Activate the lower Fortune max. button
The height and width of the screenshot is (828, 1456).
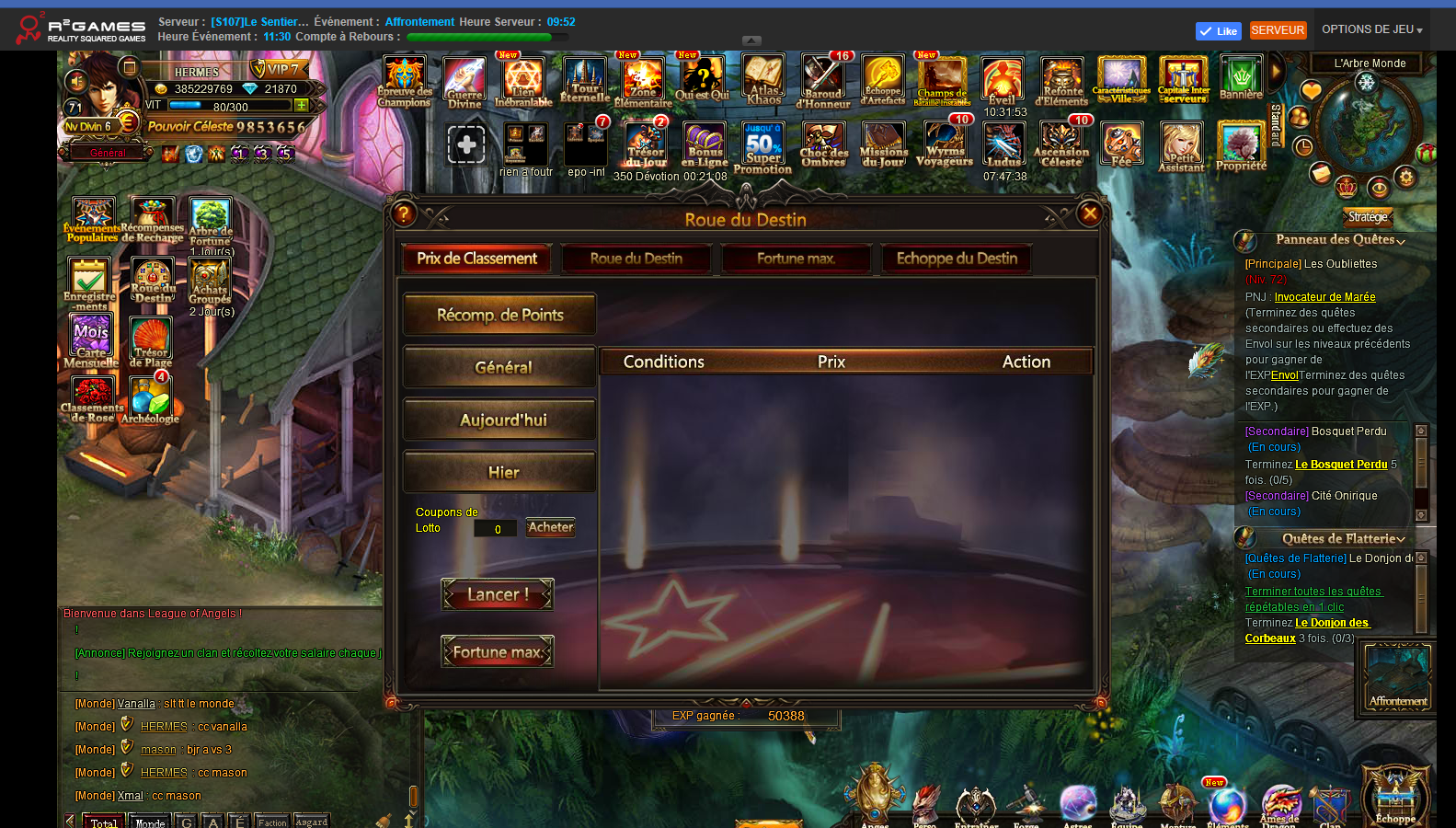(x=498, y=652)
